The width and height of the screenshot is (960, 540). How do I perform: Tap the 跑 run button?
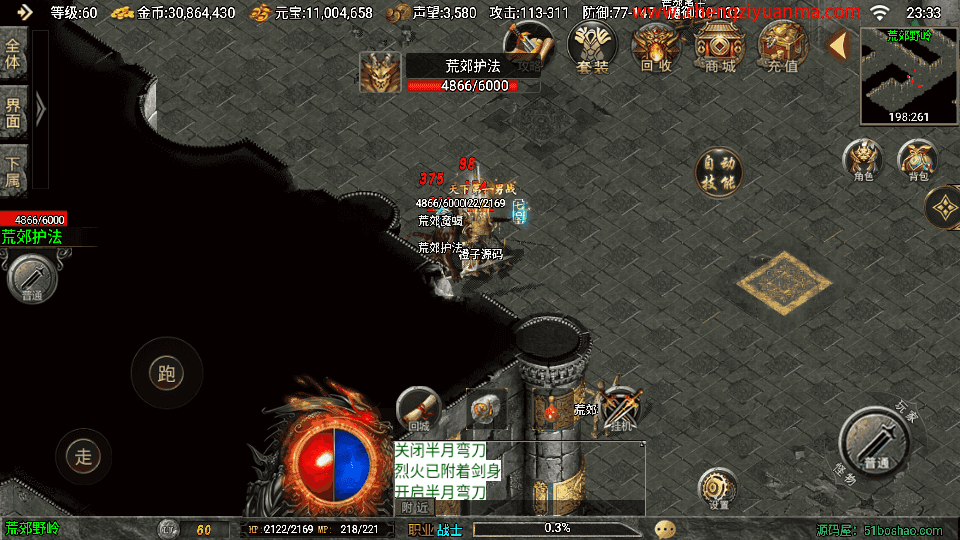[166, 374]
